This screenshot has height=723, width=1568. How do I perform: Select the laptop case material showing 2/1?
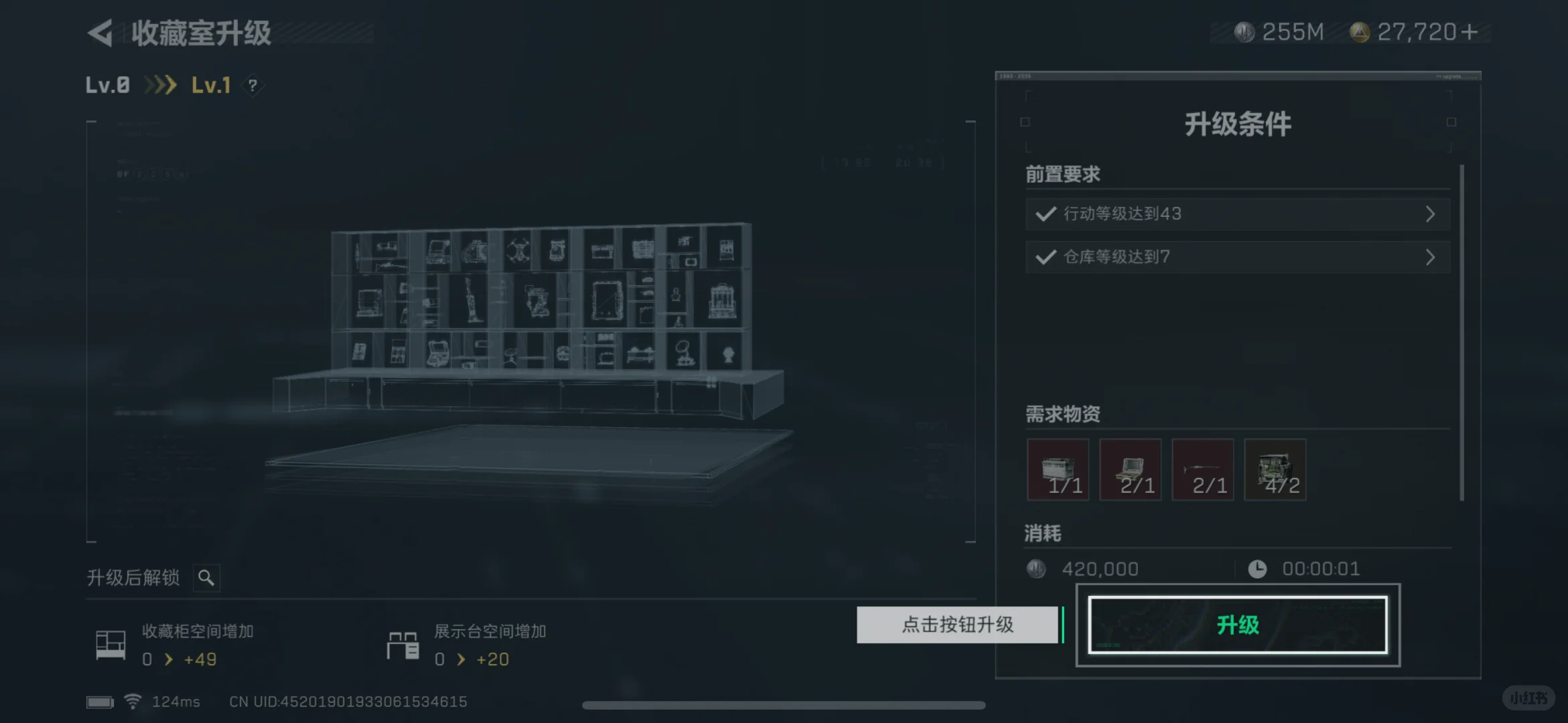1131,469
